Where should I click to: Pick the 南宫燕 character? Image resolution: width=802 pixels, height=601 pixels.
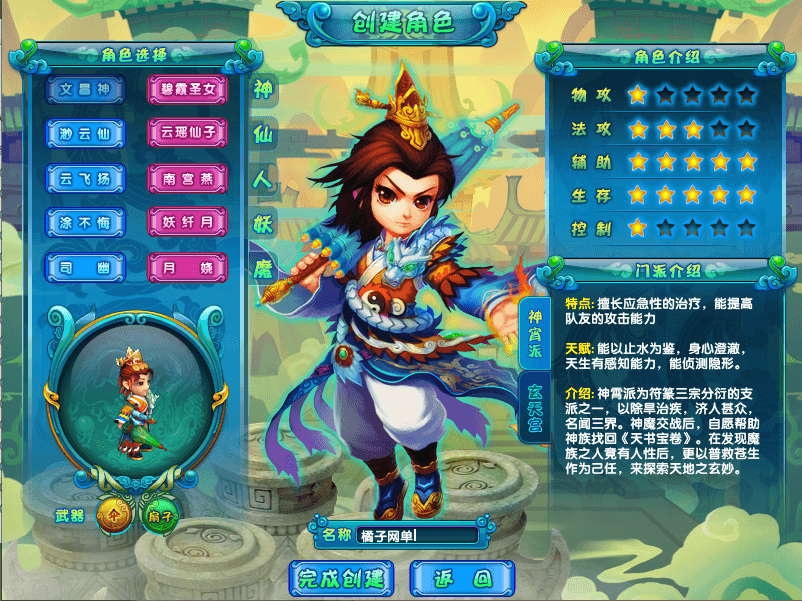click(x=188, y=178)
